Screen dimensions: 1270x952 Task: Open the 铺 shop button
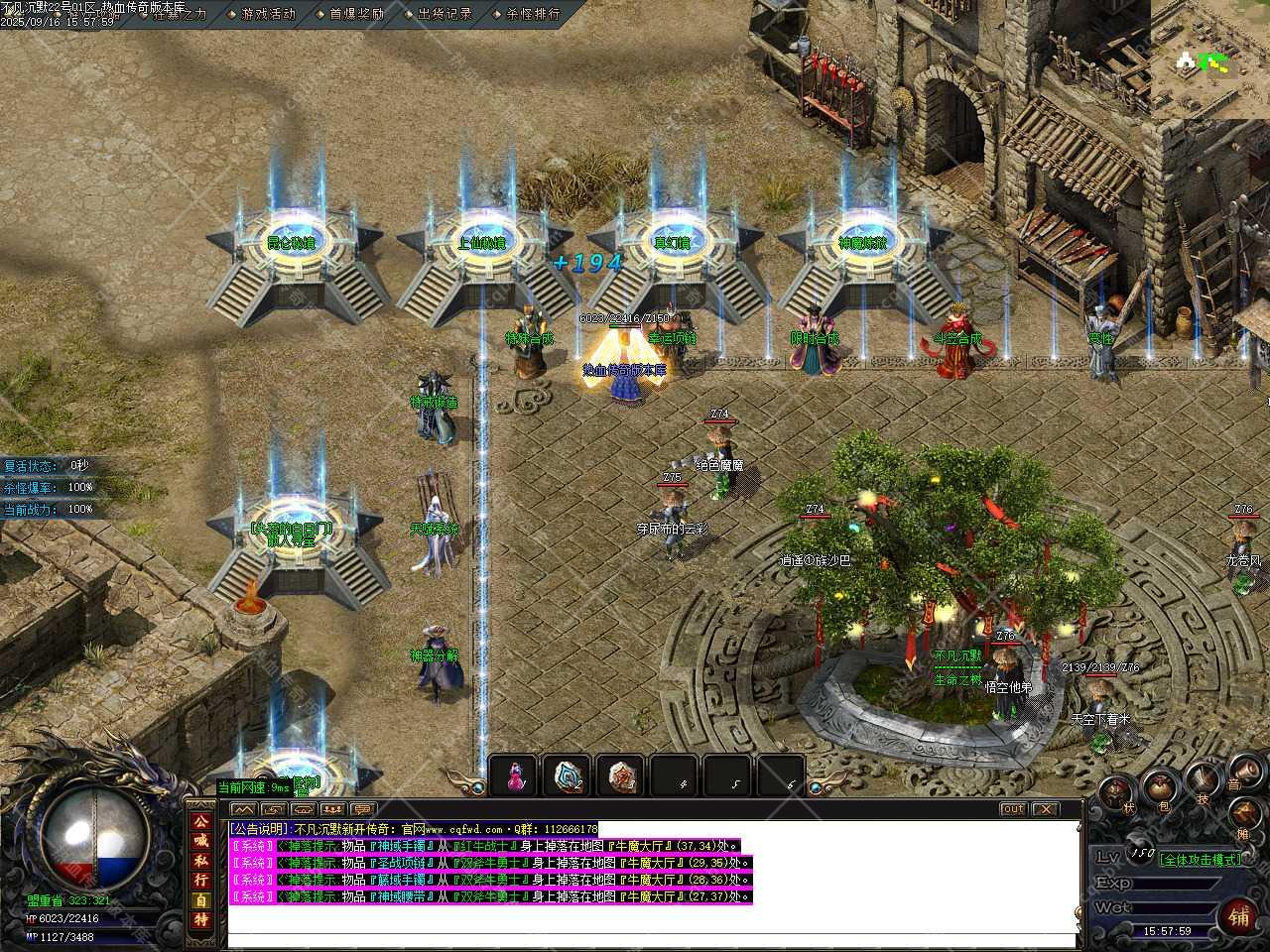coord(1239,915)
